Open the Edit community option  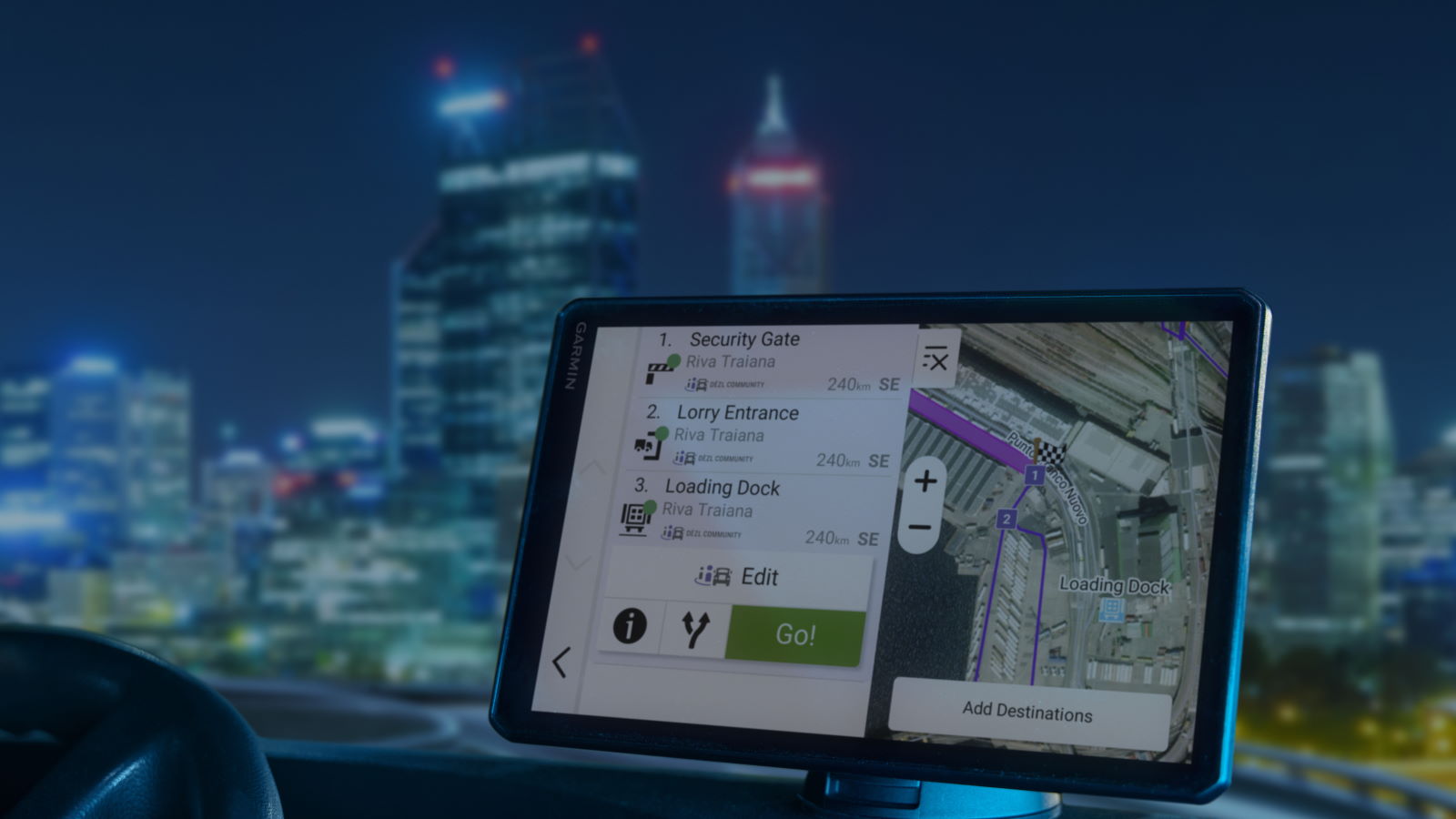pyautogui.click(x=739, y=577)
